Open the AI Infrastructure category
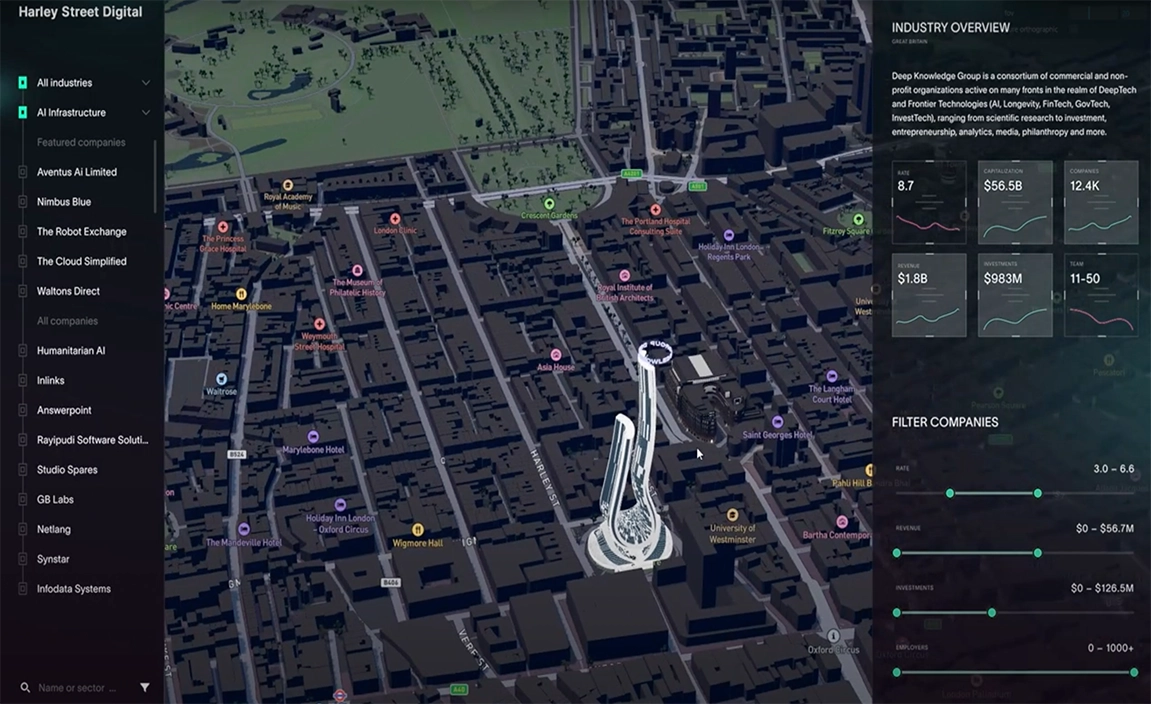The image size is (1151, 704). (x=71, y=113)
